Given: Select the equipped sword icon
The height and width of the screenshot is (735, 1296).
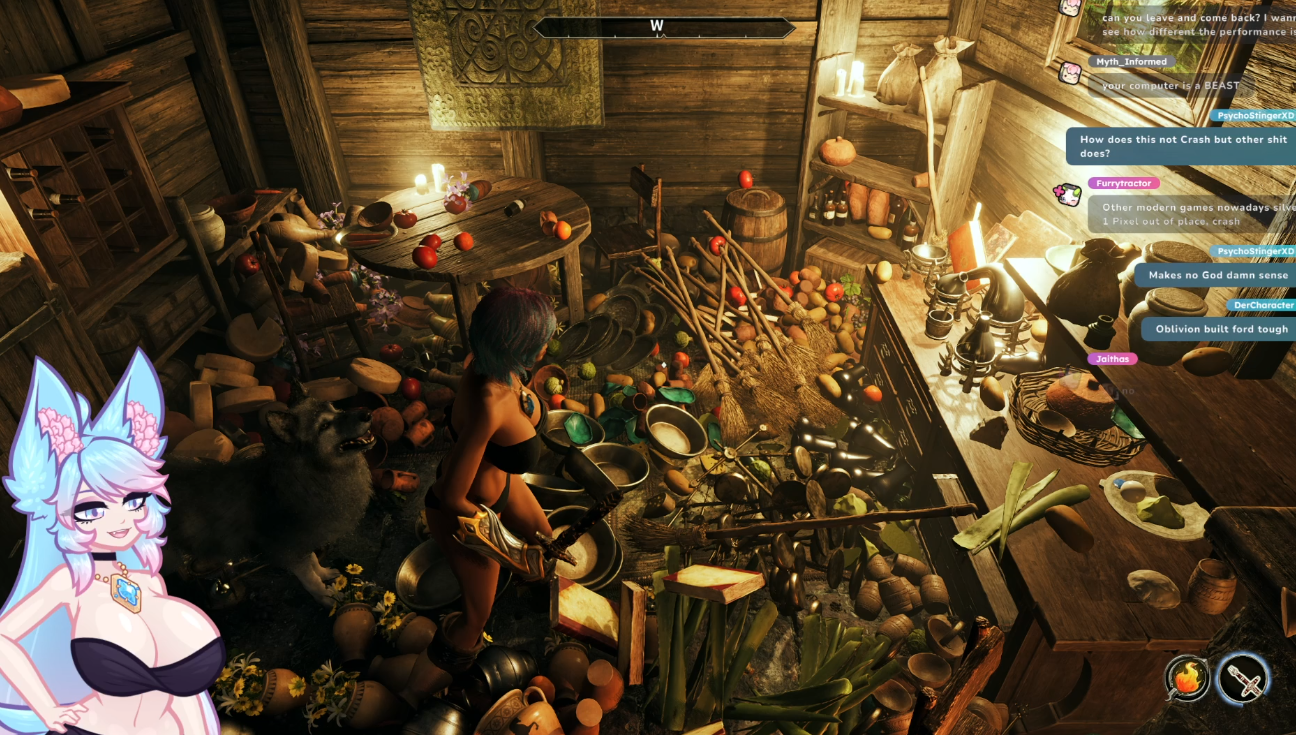Looking at the screenshot, I should 1243,681.
